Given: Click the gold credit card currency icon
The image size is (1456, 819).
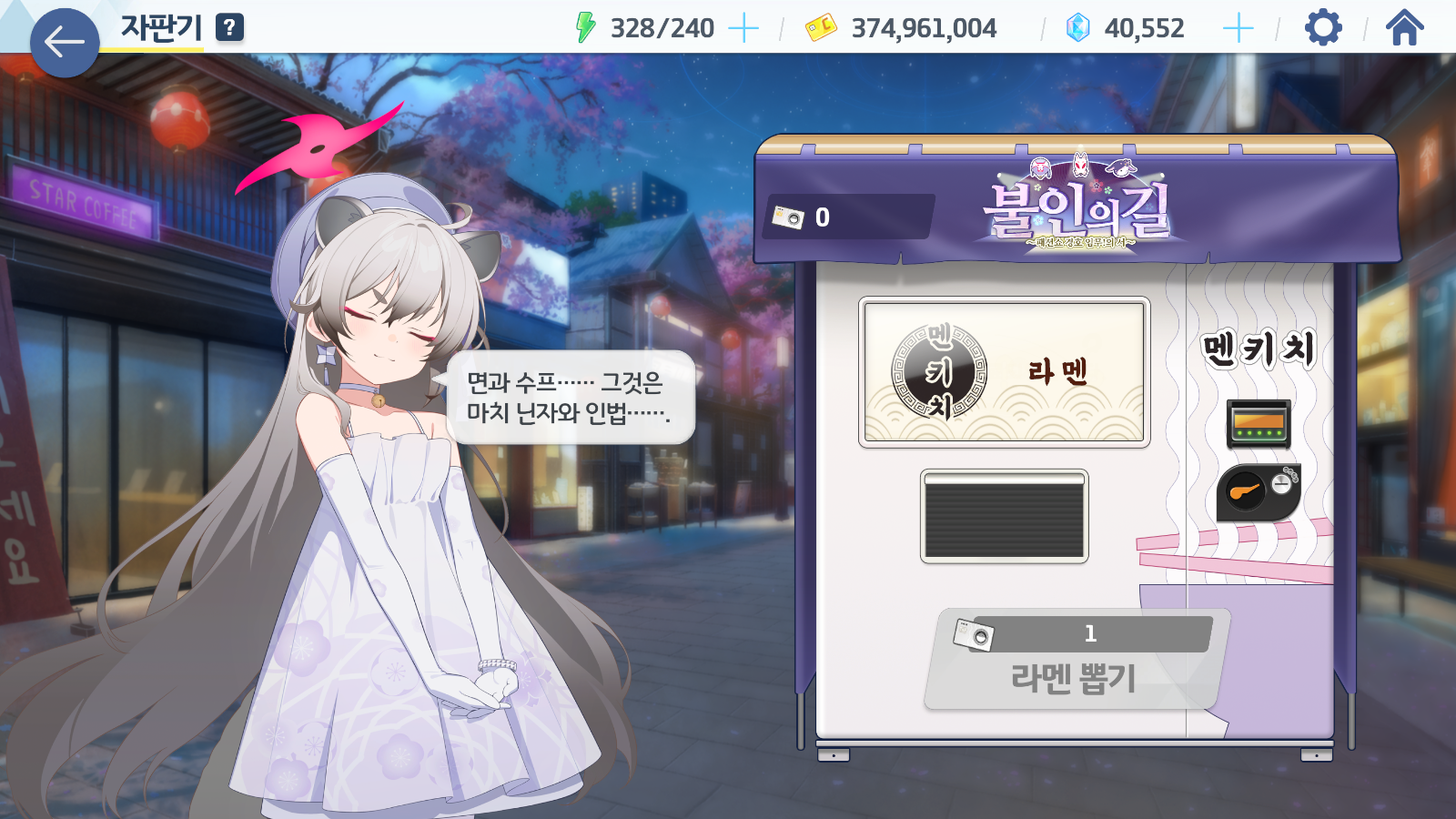Looking at the screenshot, I should (823, 27).
